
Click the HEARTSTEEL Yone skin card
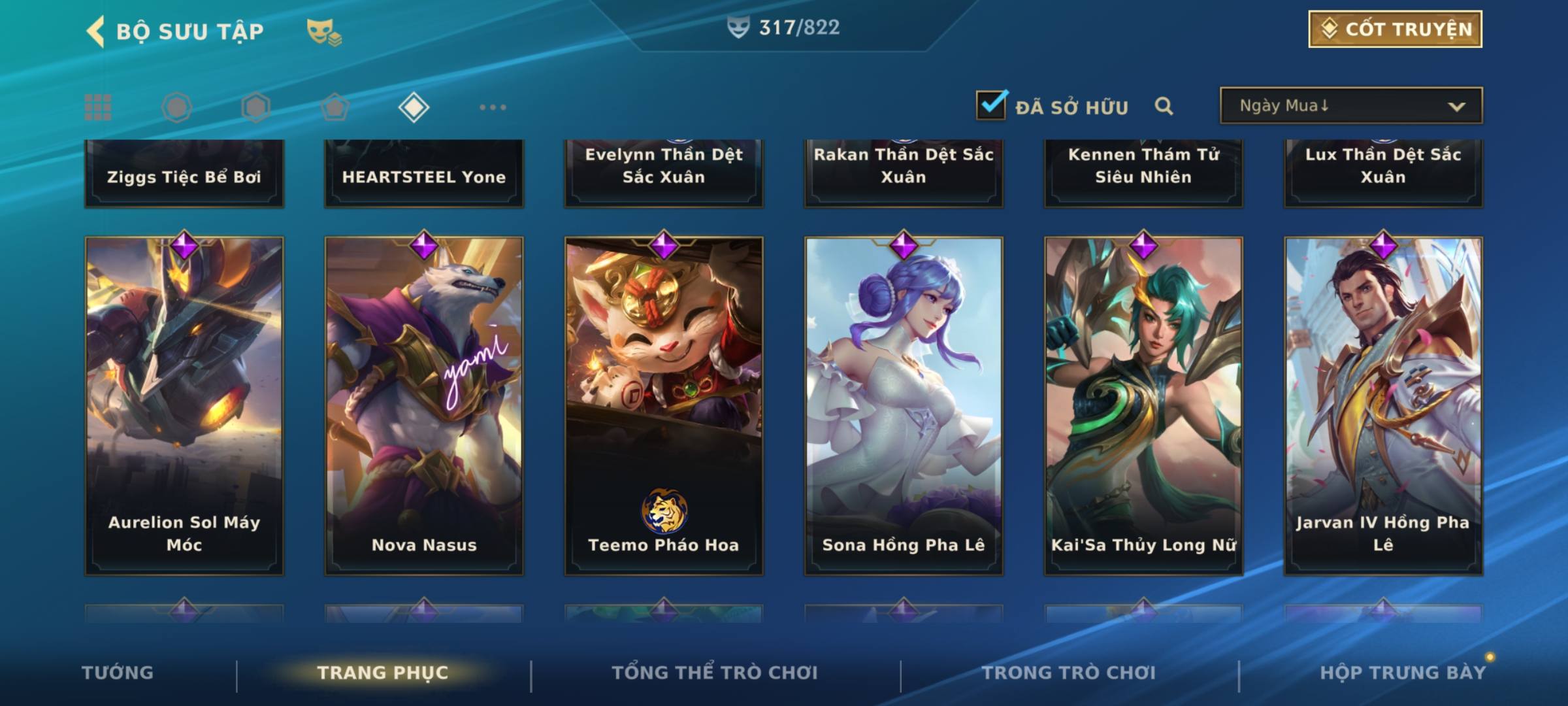[x=424, y=174]
